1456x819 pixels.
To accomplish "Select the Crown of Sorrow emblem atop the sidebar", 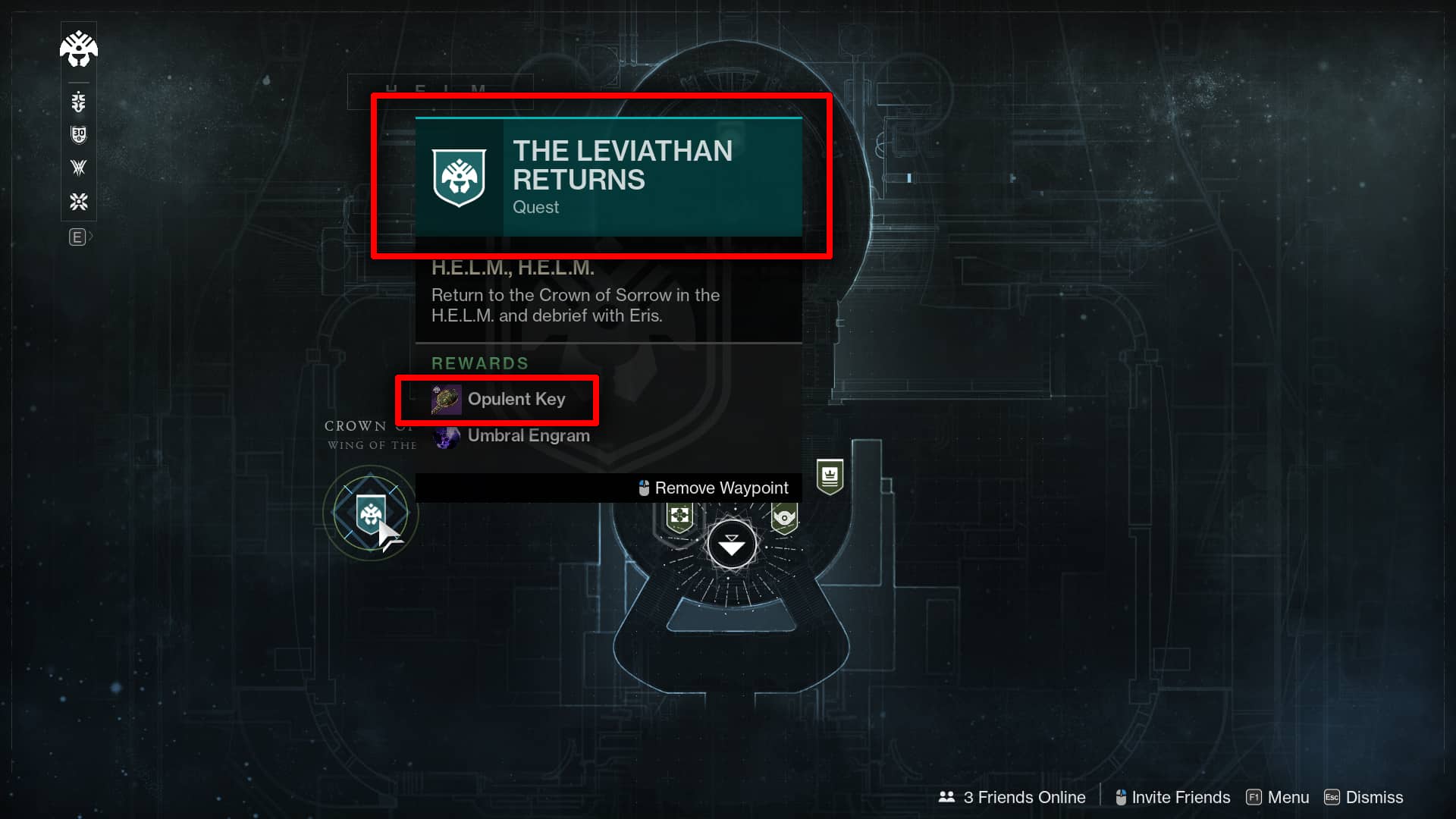I will tap(78, 49).
